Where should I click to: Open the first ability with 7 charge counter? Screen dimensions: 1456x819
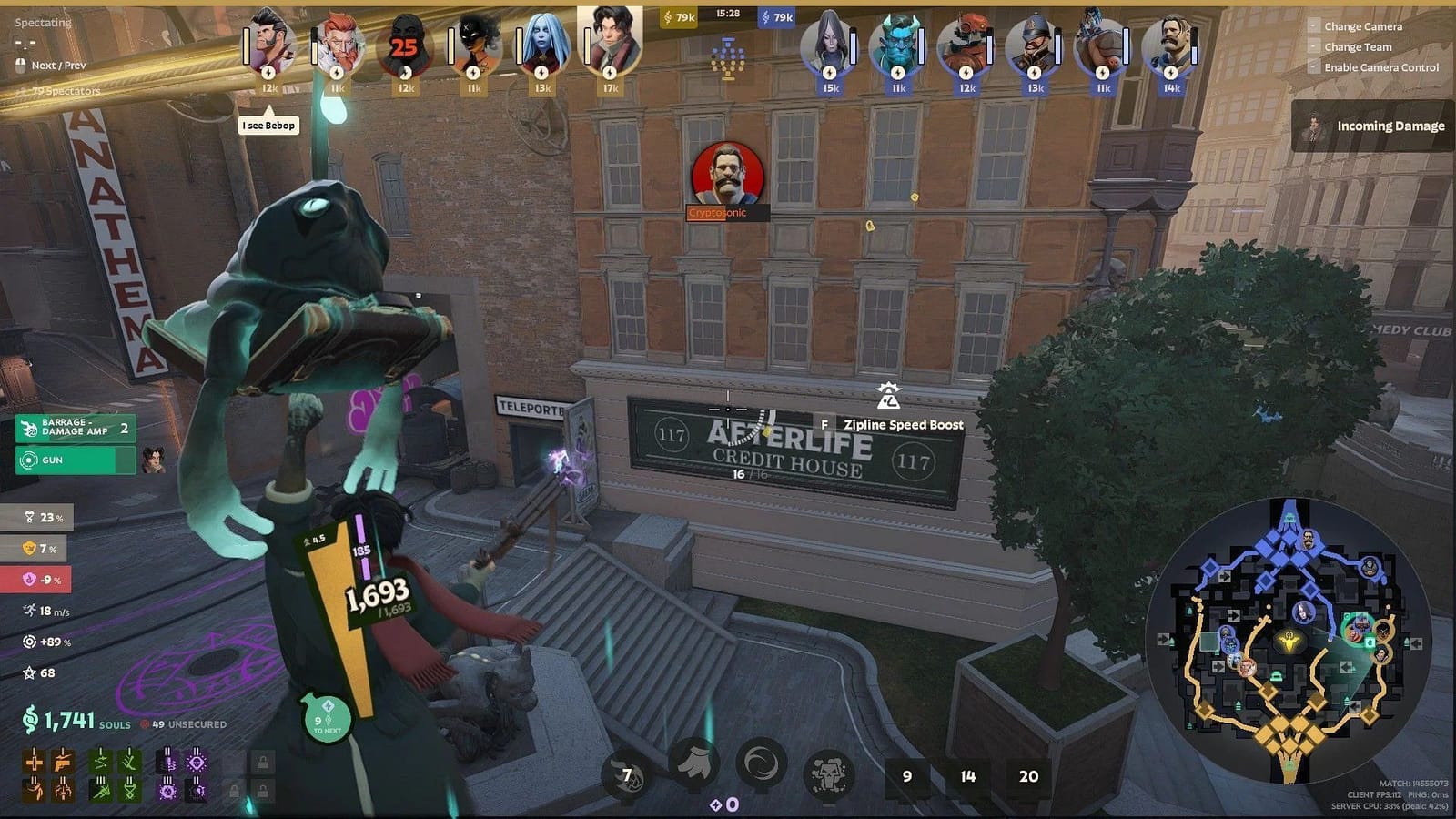click(x=626, y=770)
